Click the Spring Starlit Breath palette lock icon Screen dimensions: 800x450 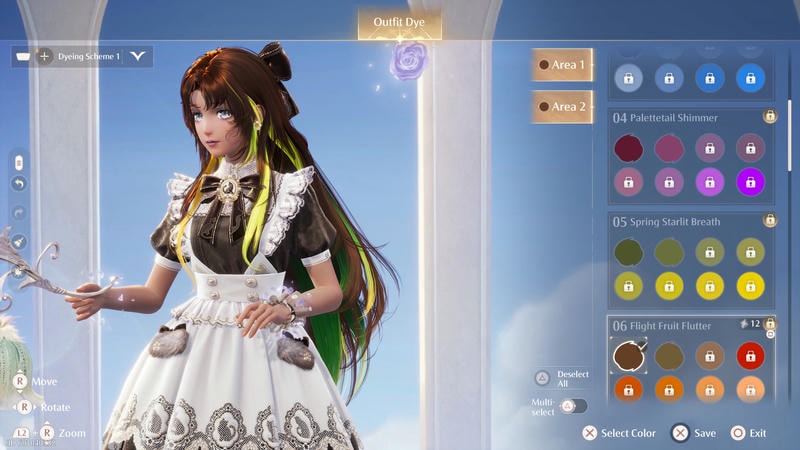(769, 220)
